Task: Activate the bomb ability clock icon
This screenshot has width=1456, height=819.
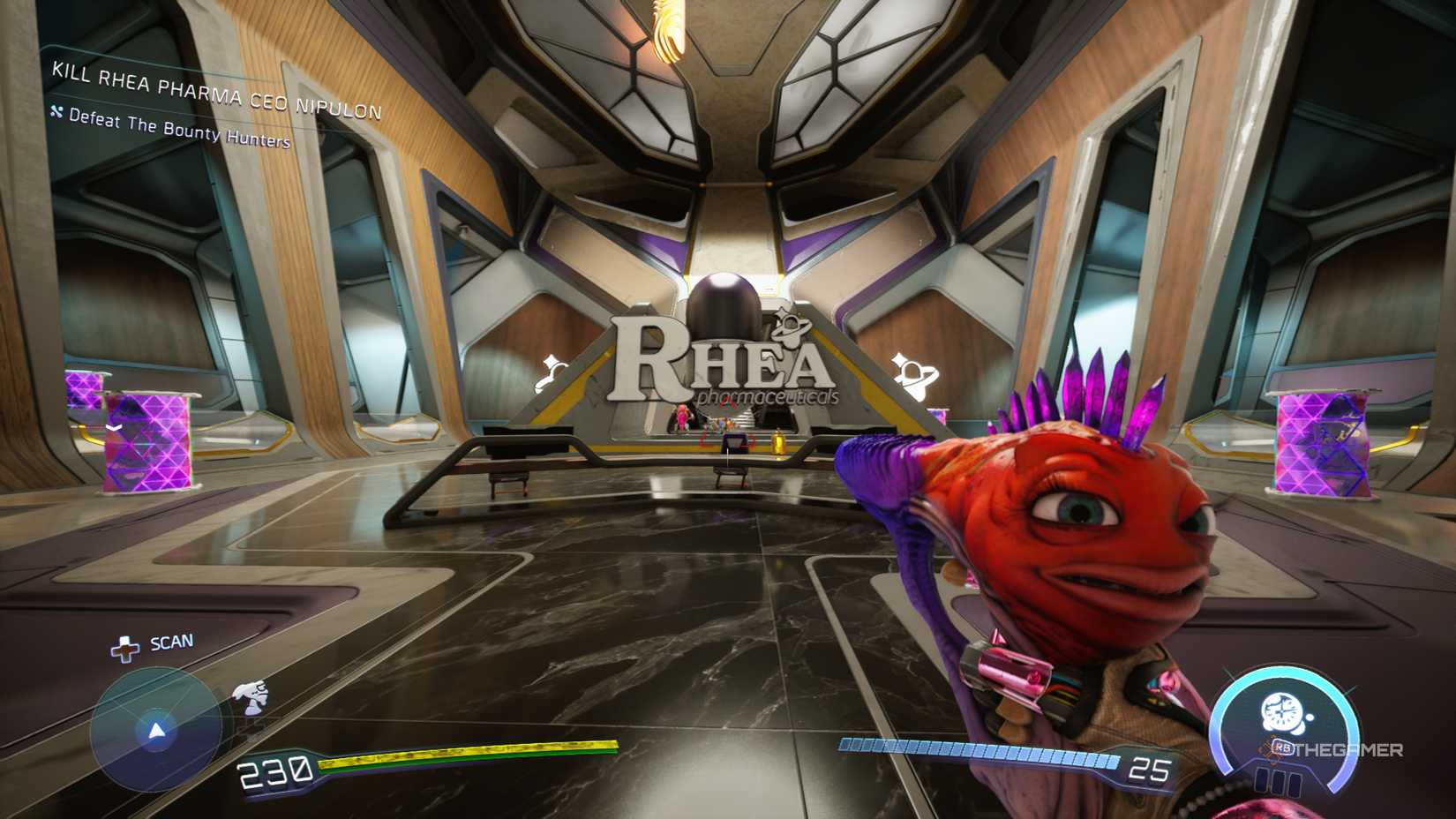Action: click(x=1283, y=711)
